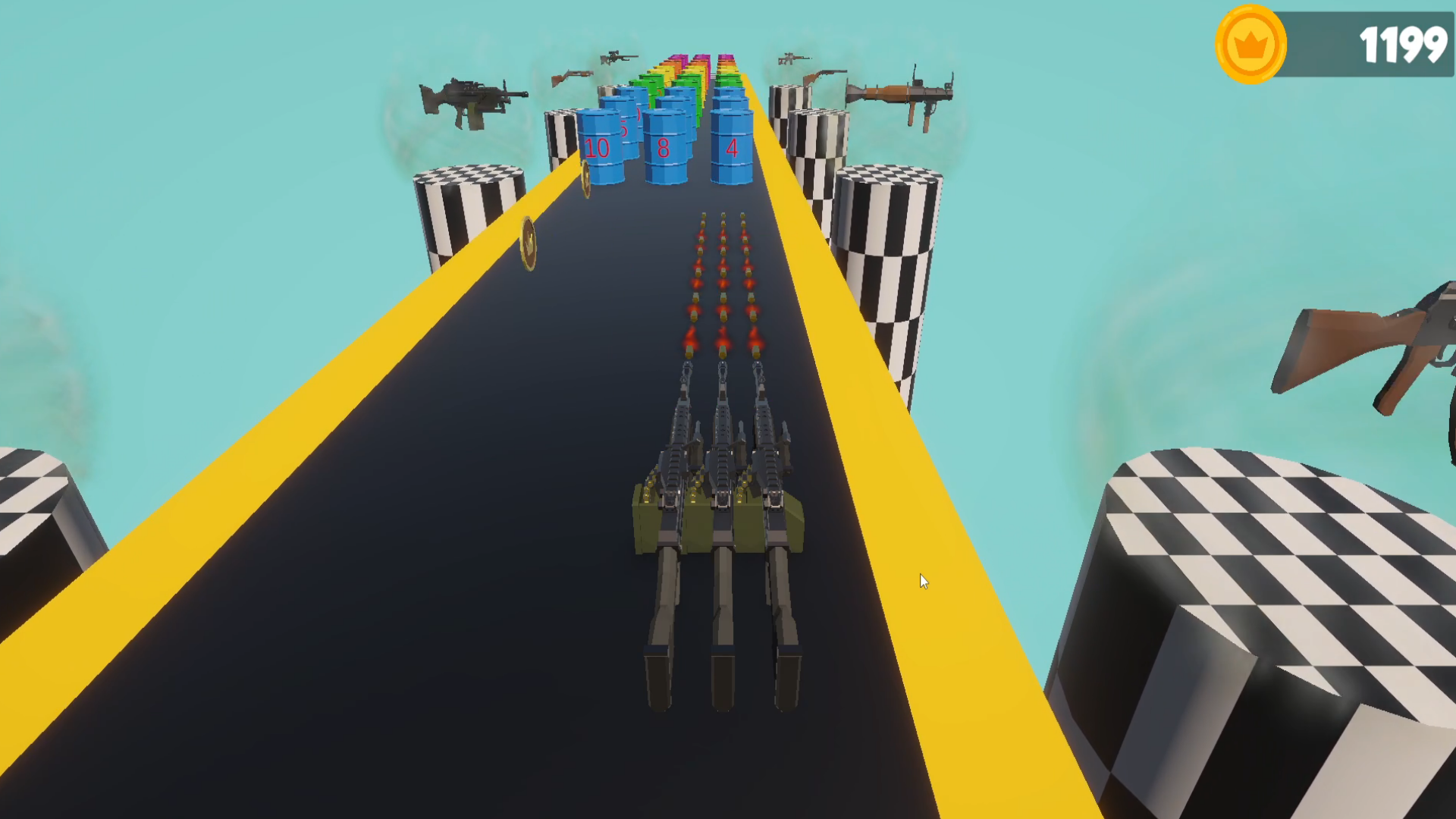
Task: Select the machine gun pickup on the left
Action: pos(470,99)
